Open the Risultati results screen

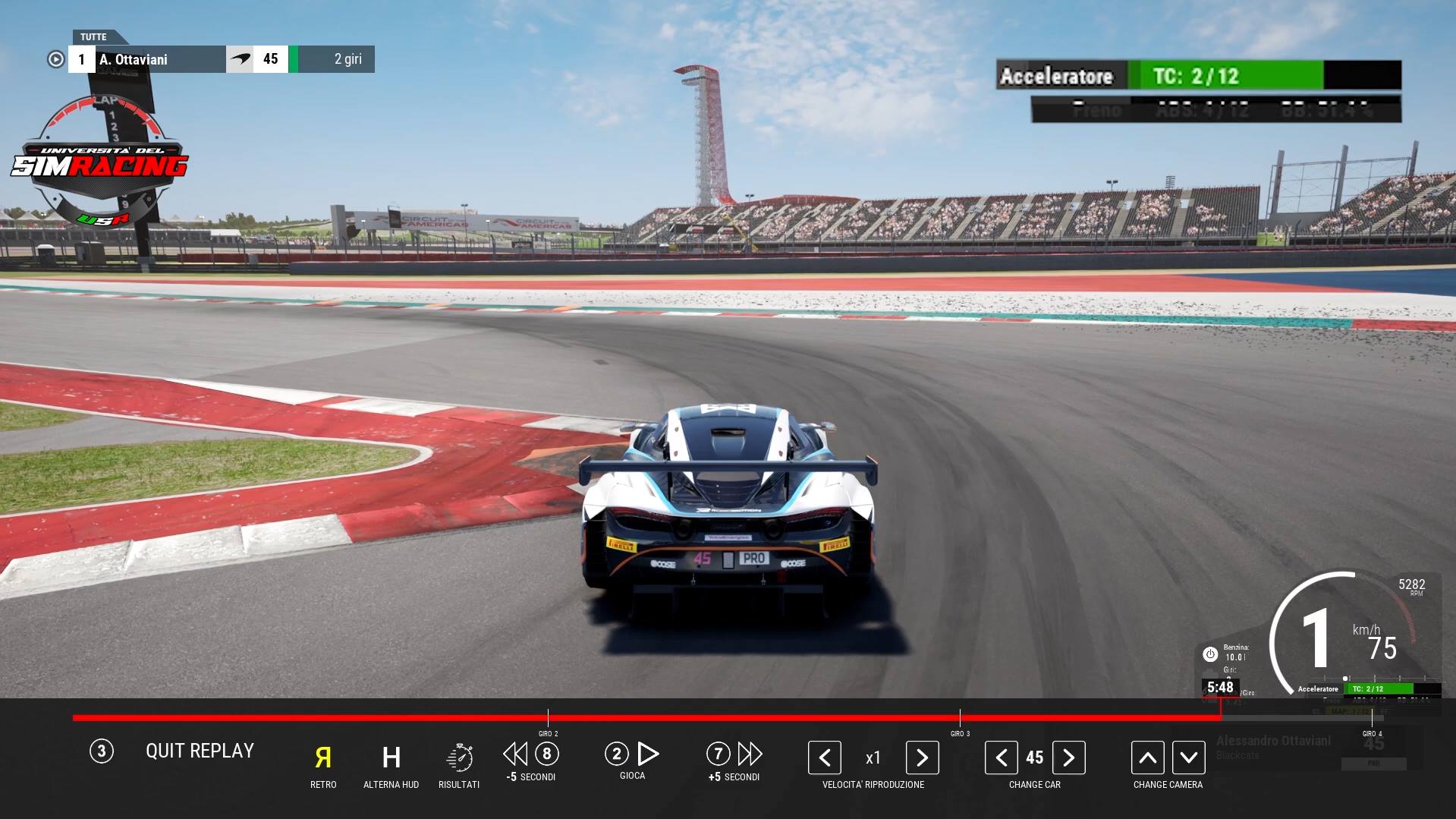459,758
